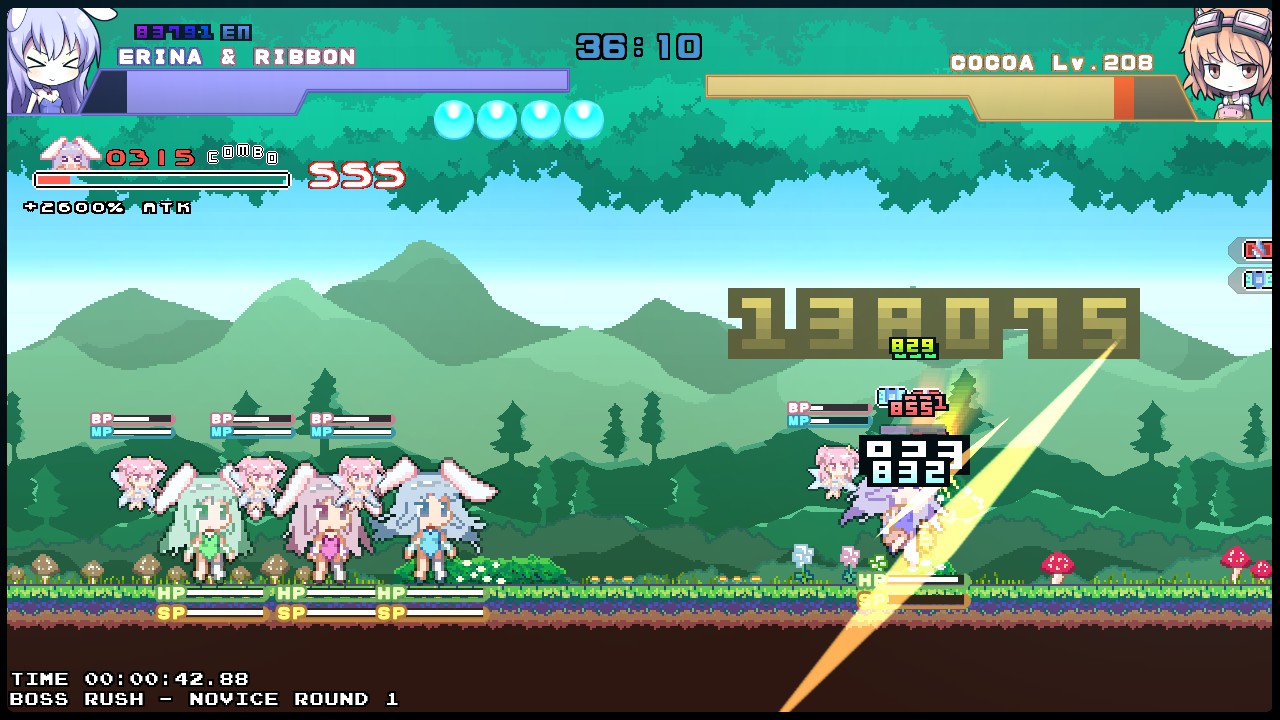Click the green book buff icon on the right edge

[x=1258, y=280]
